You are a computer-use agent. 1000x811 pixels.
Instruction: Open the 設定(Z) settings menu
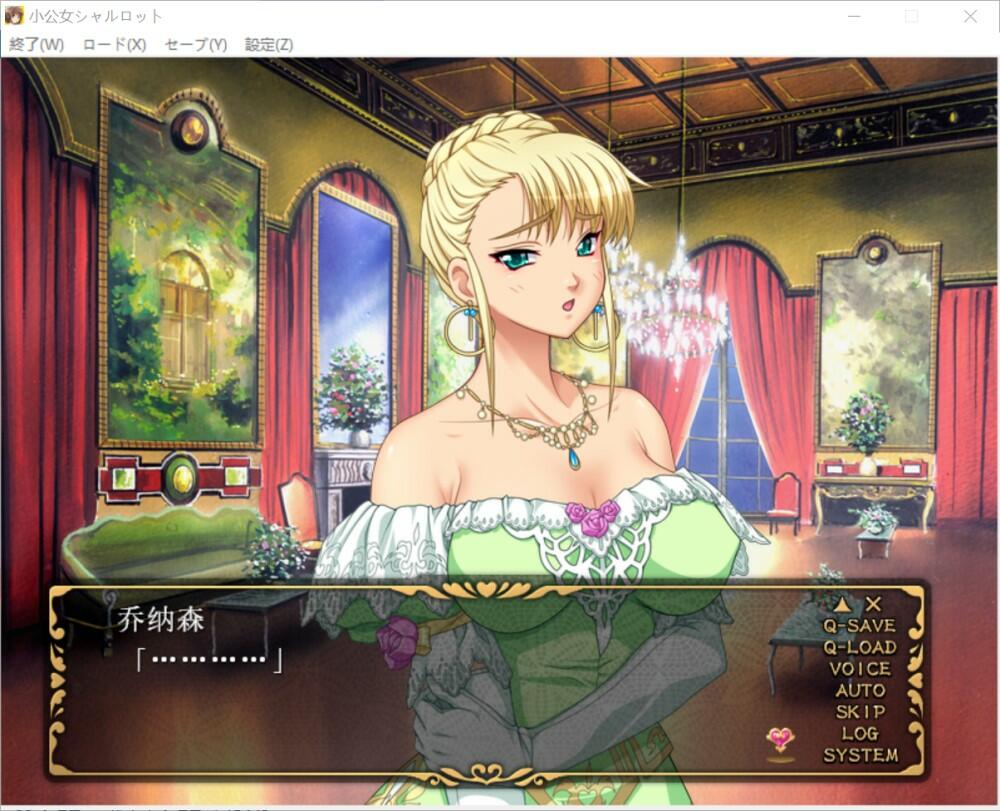tap(269, 45)
